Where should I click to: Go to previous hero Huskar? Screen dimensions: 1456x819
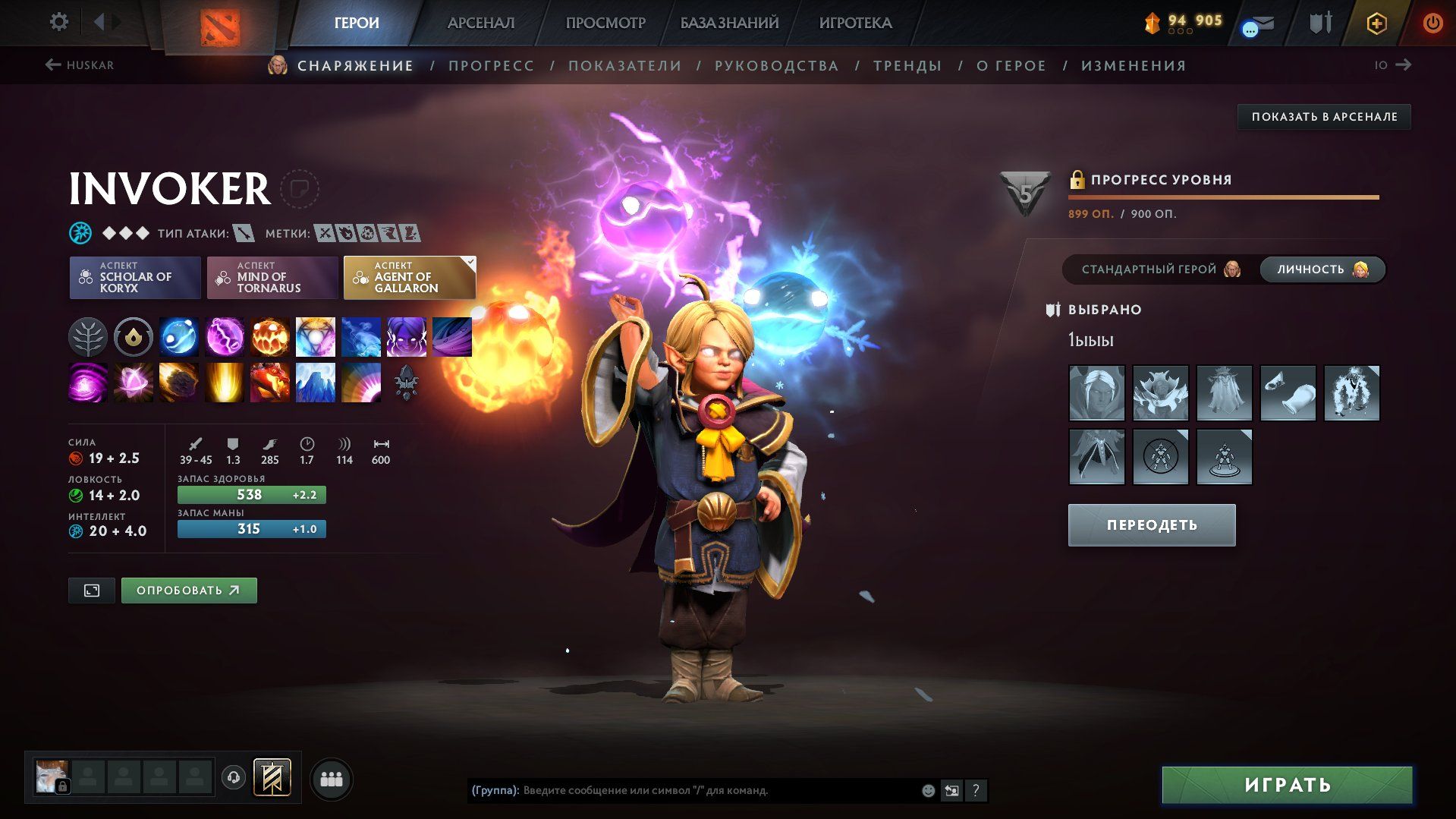point(80,65)
